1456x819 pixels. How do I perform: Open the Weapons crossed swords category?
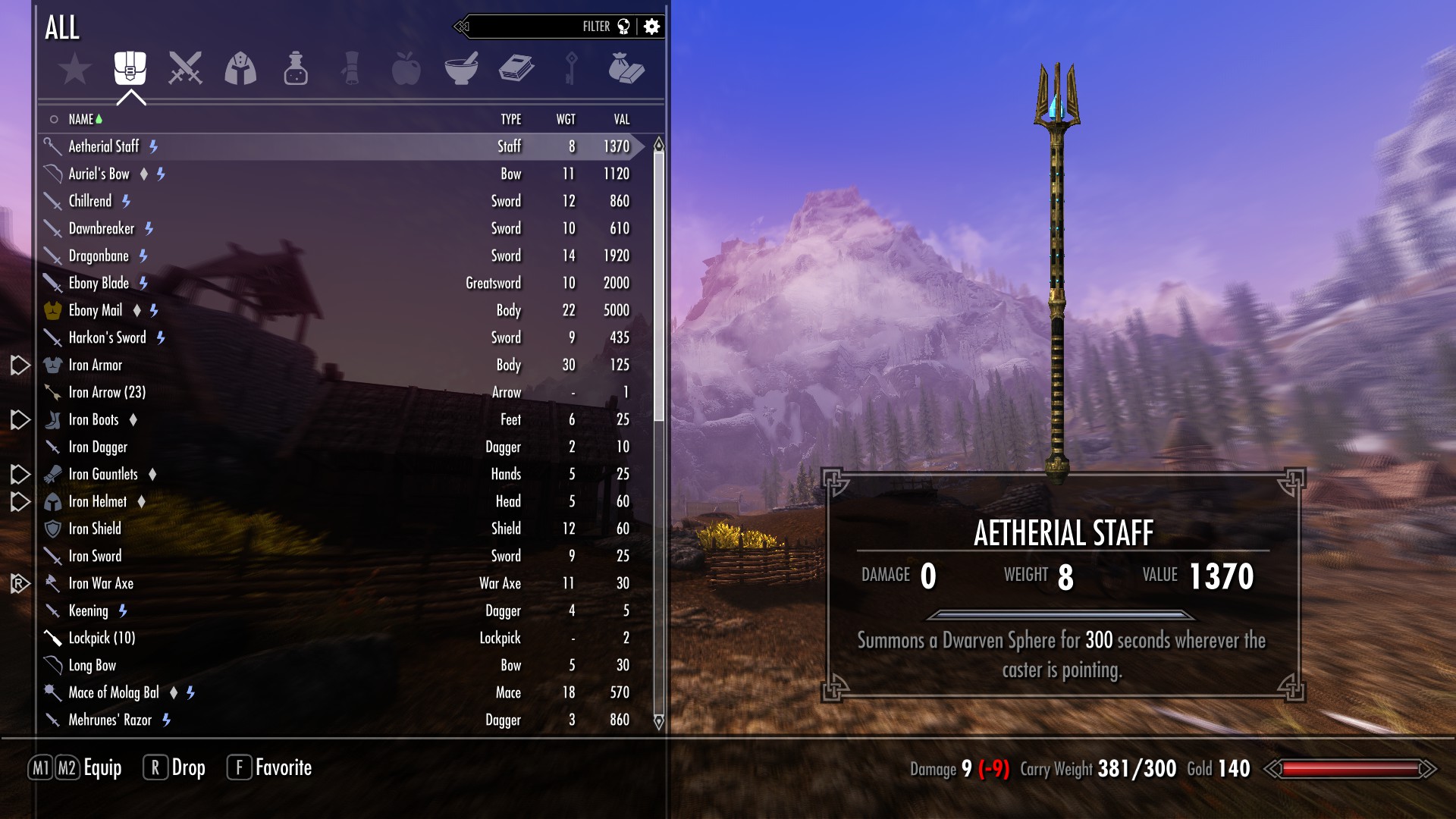(185, 68)
